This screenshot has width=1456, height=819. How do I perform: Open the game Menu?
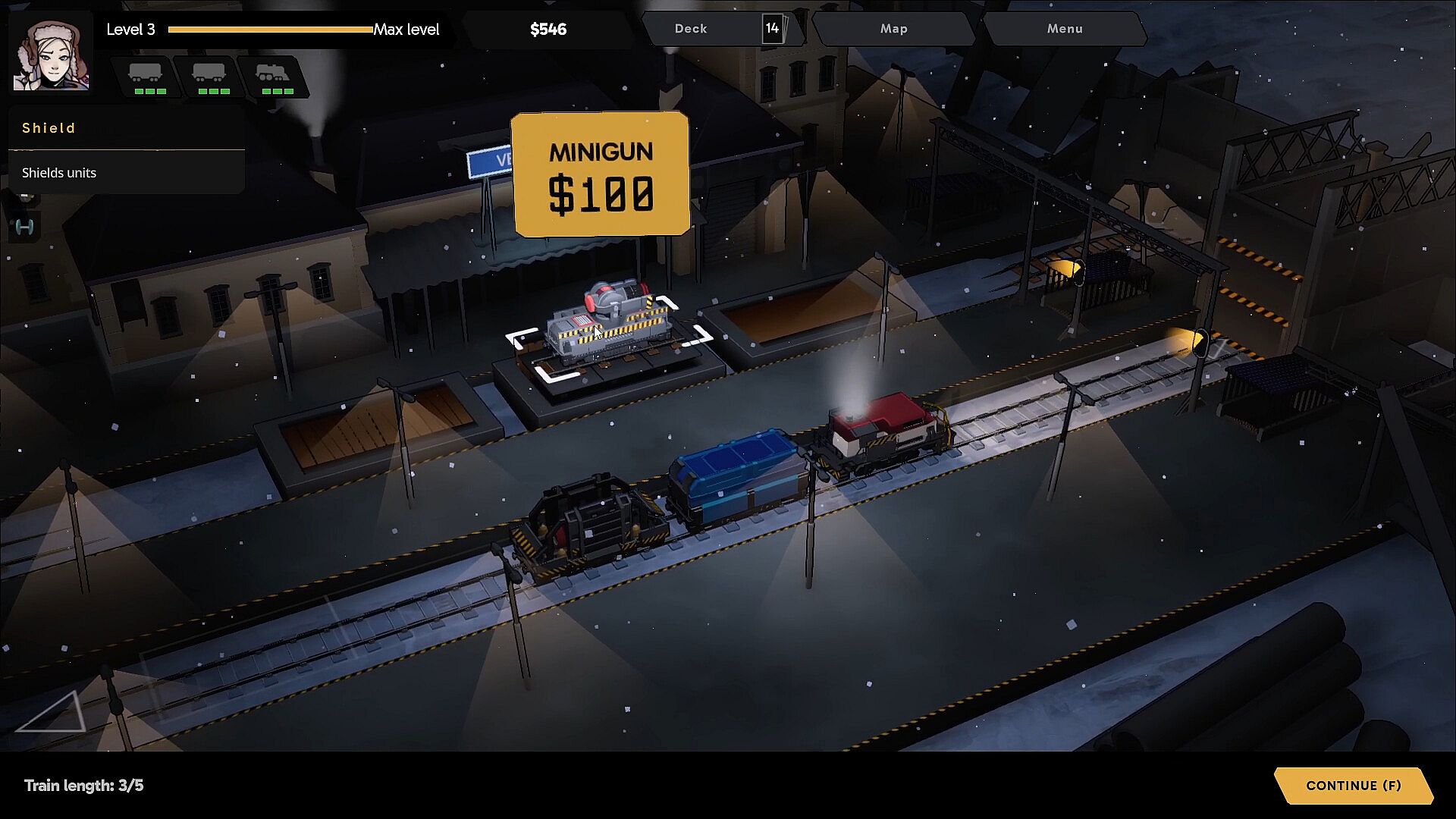coord(1064,29)
